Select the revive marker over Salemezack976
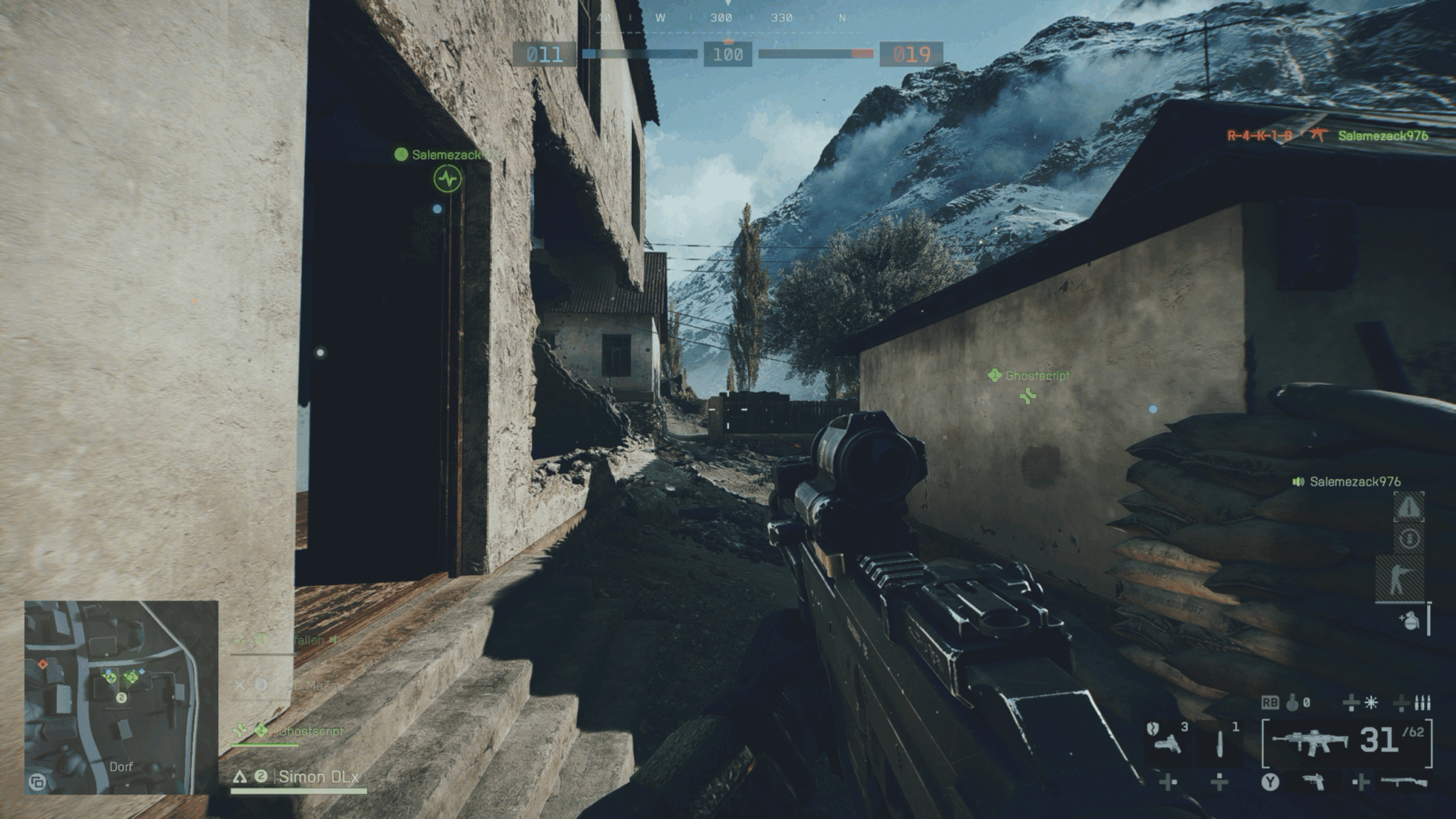Viewport: 1456px width, 819px height. pyautogui.click(x=447, y=178)
